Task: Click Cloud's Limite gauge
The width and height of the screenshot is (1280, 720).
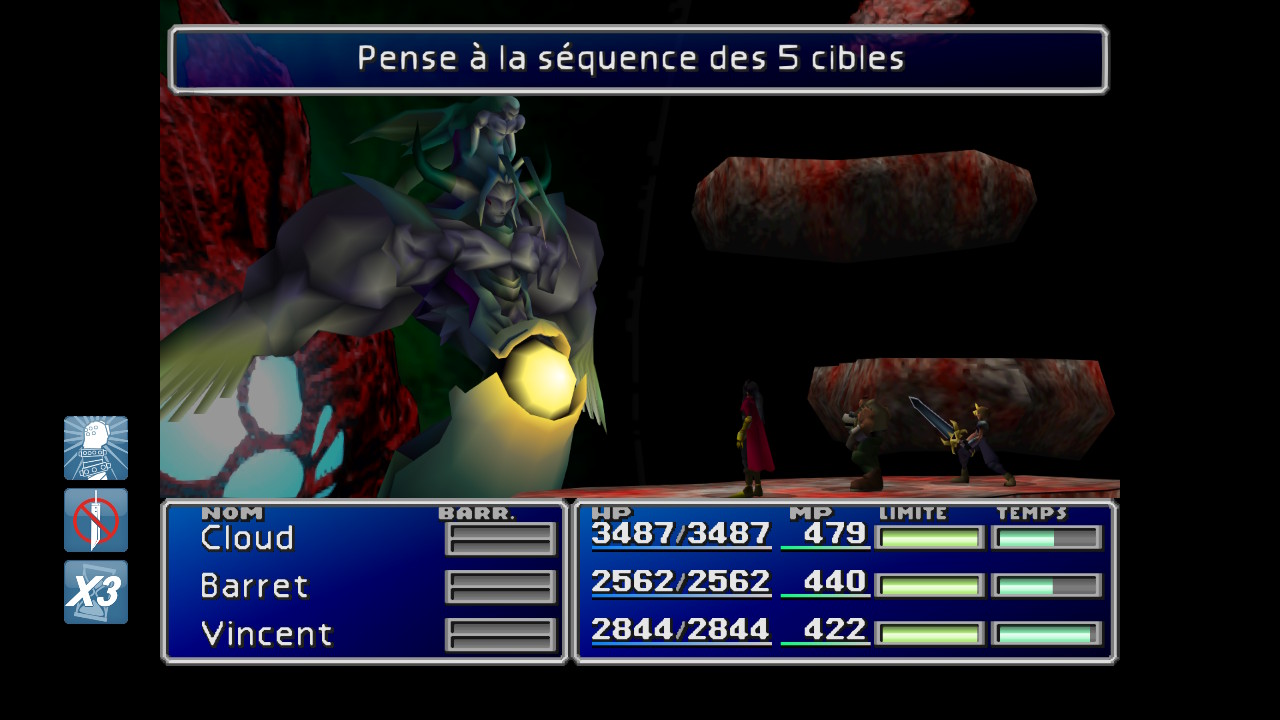Action: [928, 538]
